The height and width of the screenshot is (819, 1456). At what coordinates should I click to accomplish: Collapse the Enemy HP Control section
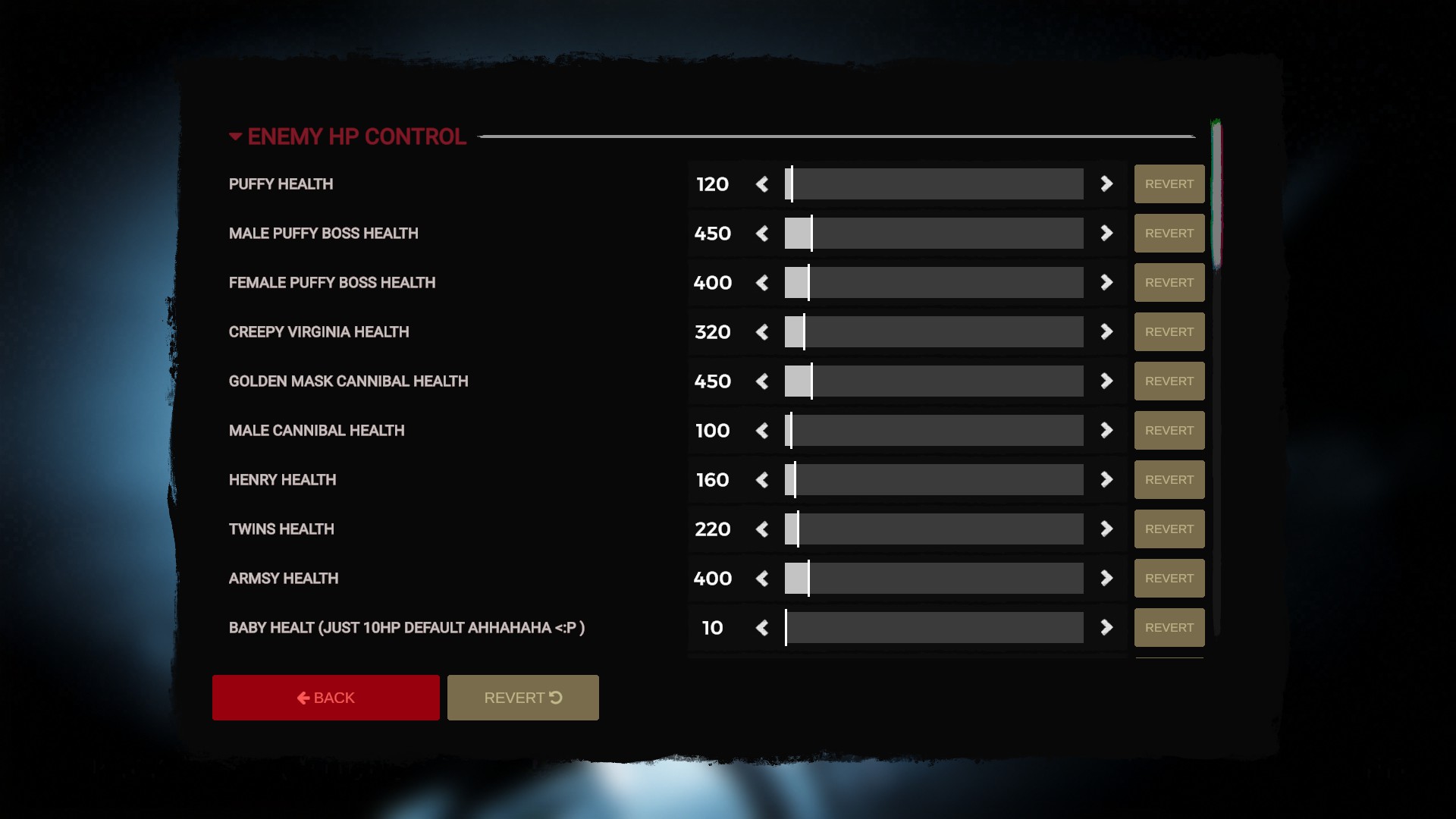point(236,136)
